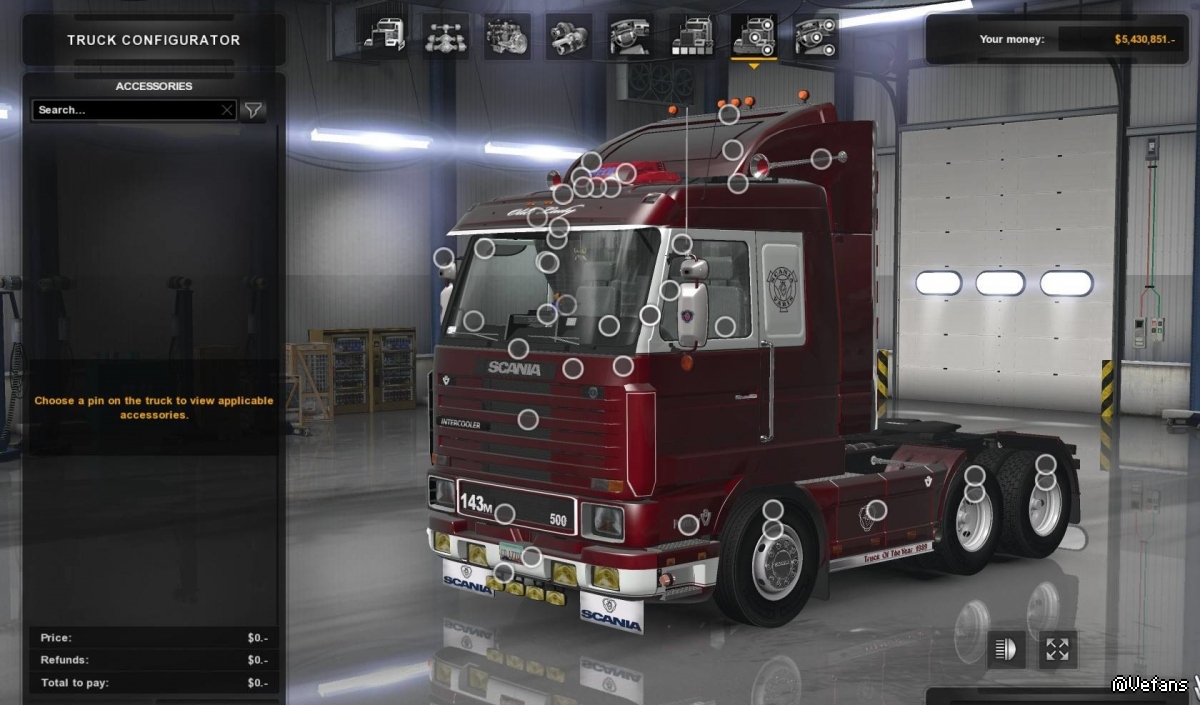Open the cabin and chassis tab

click(x=383, y=37)
